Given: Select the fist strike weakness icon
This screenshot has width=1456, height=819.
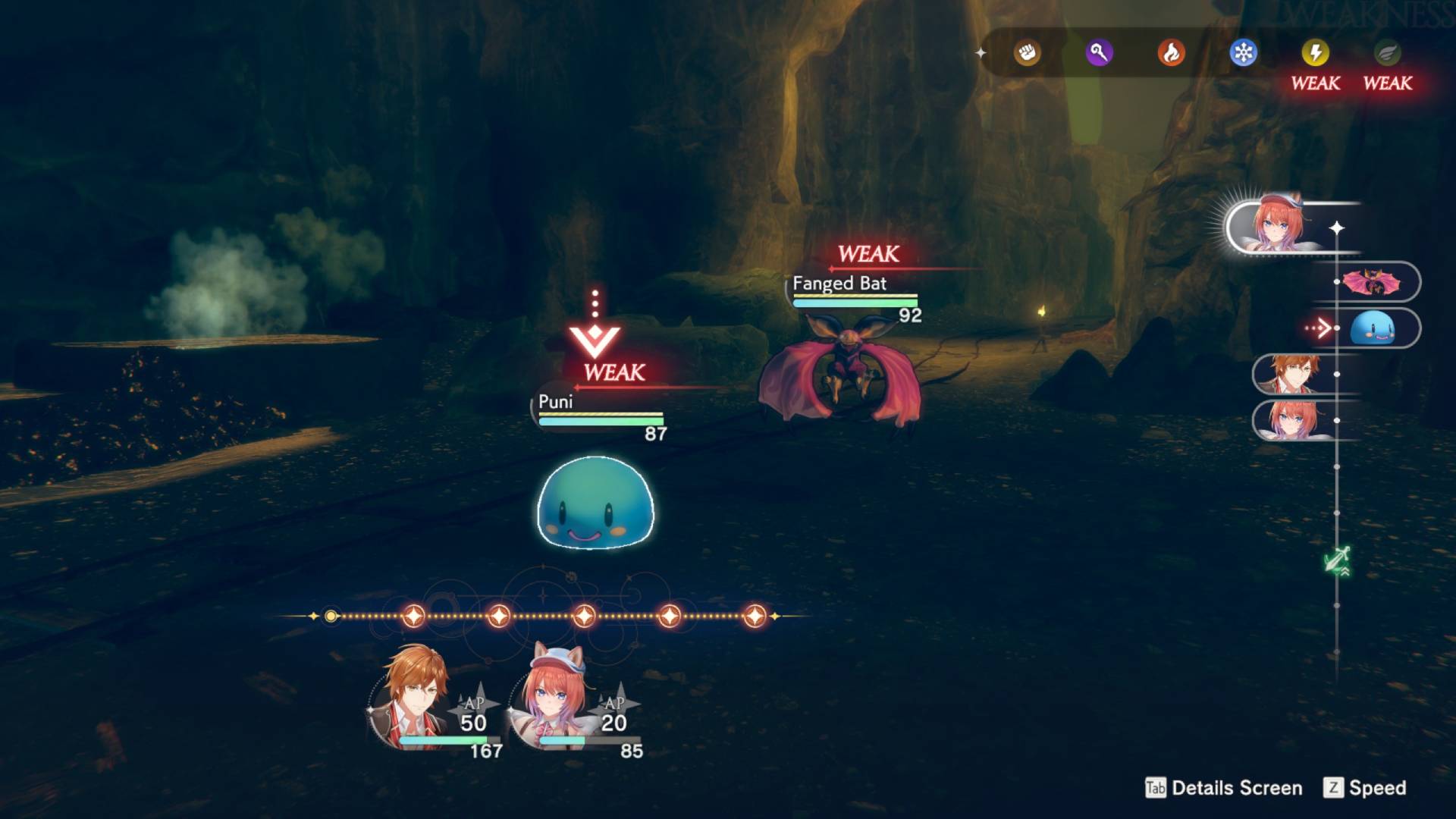Looking at the screenshot, I should tap(1028, 53).
